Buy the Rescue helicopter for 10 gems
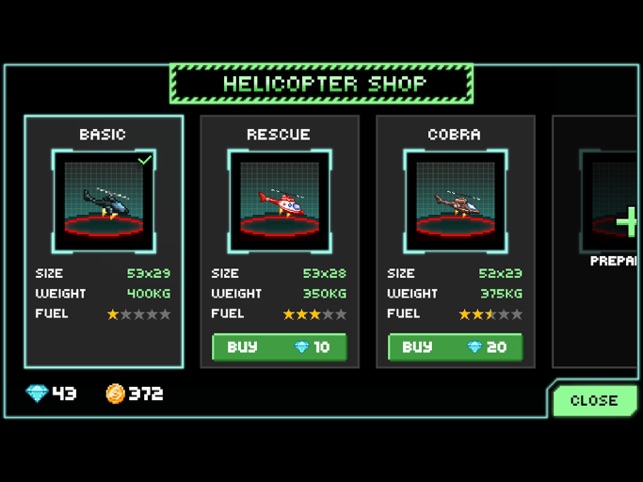643x482 pixels. pyautogui.click(x=279, y=347)
